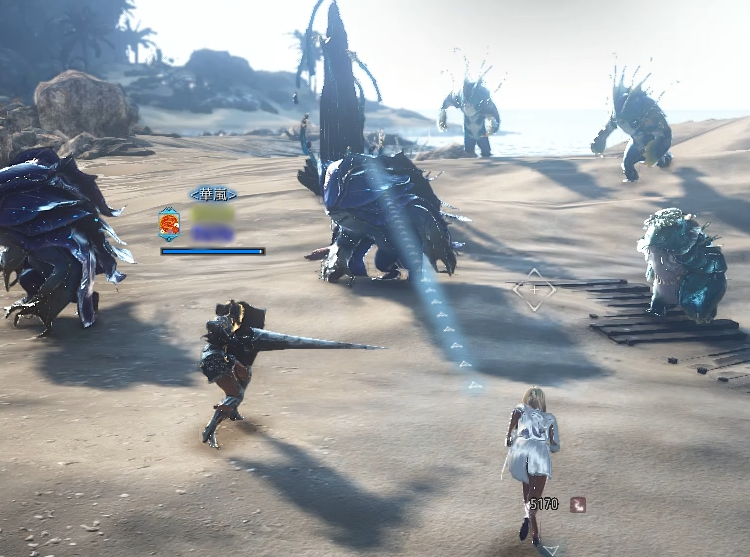Viewport: 750px width, 557px height.
Task: Select the 華嵐 player nameplate
Action: click(x=212, y=194)
